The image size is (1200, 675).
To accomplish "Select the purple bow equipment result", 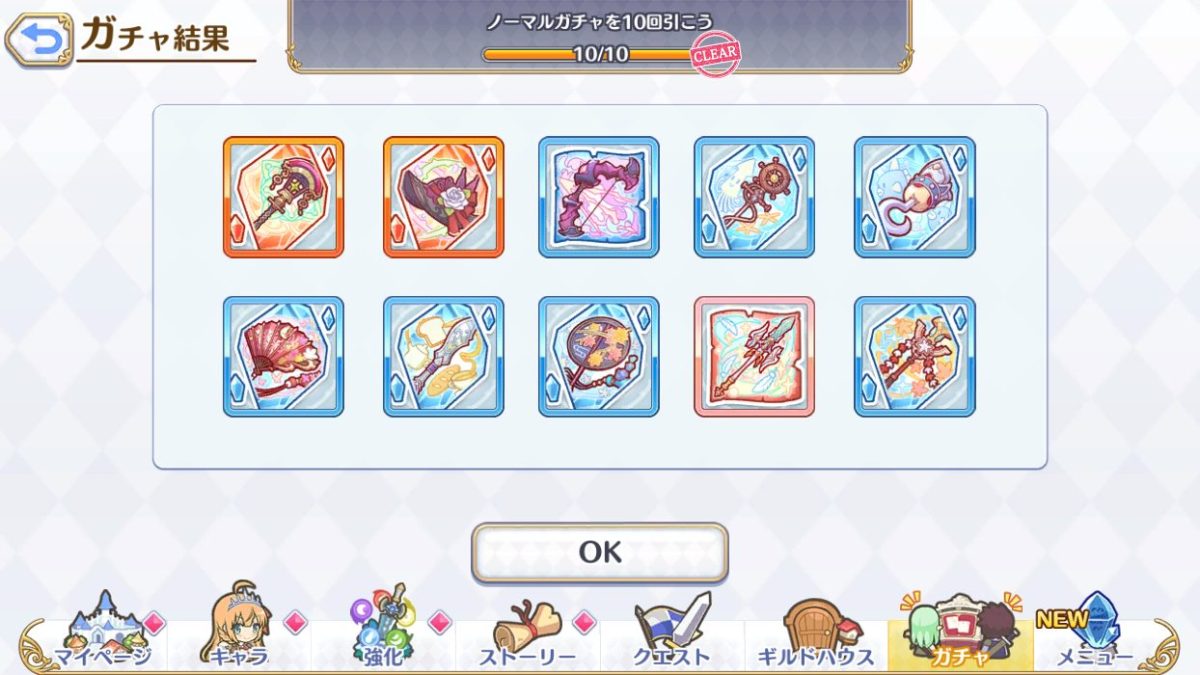I will (599, 197).
